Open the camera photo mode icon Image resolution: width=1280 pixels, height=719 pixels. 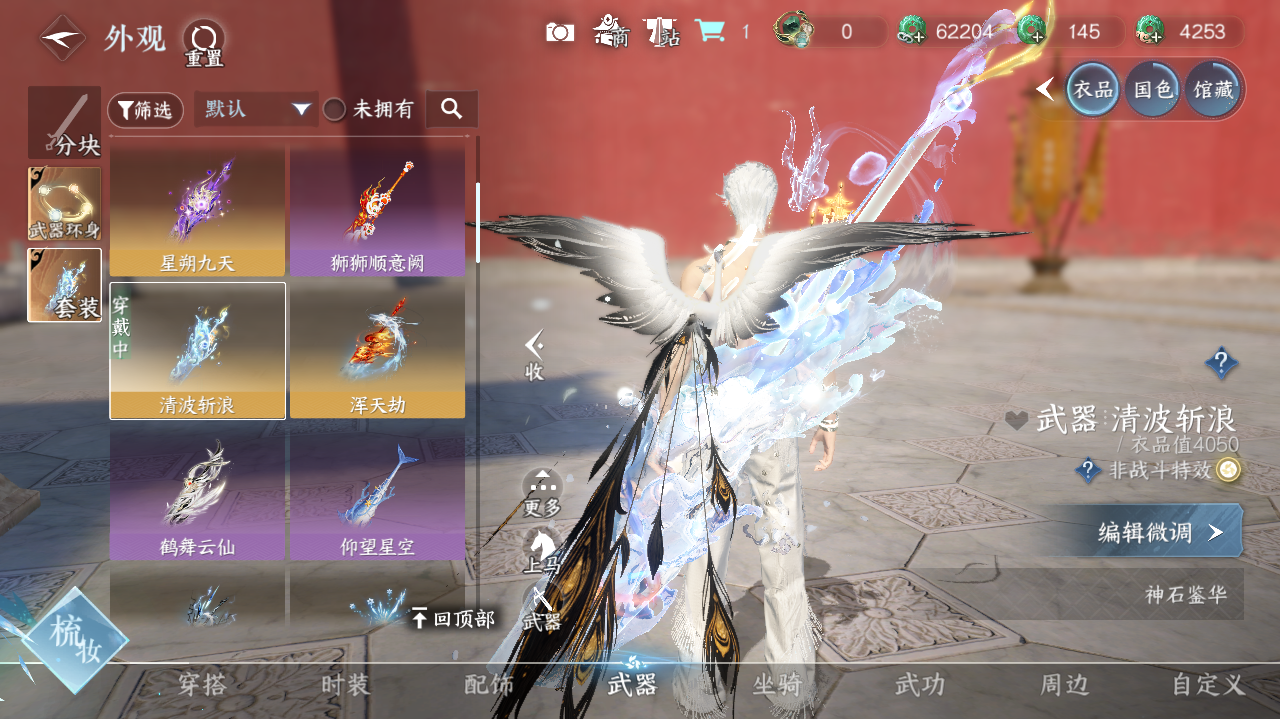click(x=560, y=32)
